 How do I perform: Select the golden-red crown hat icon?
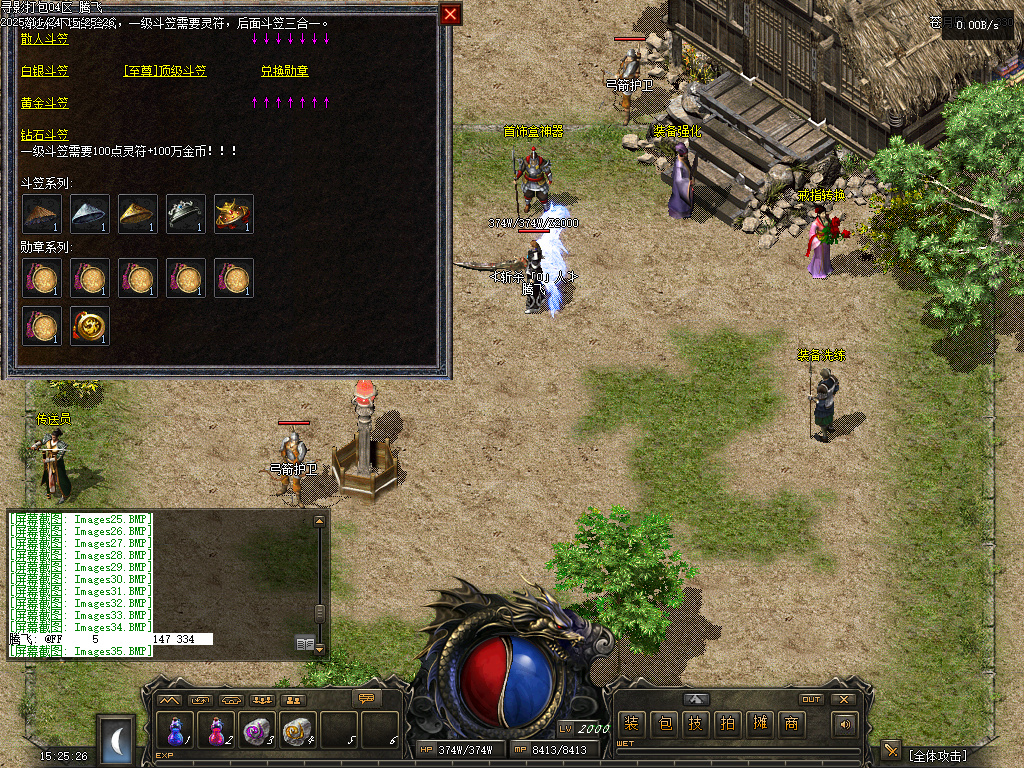point(233,214)
